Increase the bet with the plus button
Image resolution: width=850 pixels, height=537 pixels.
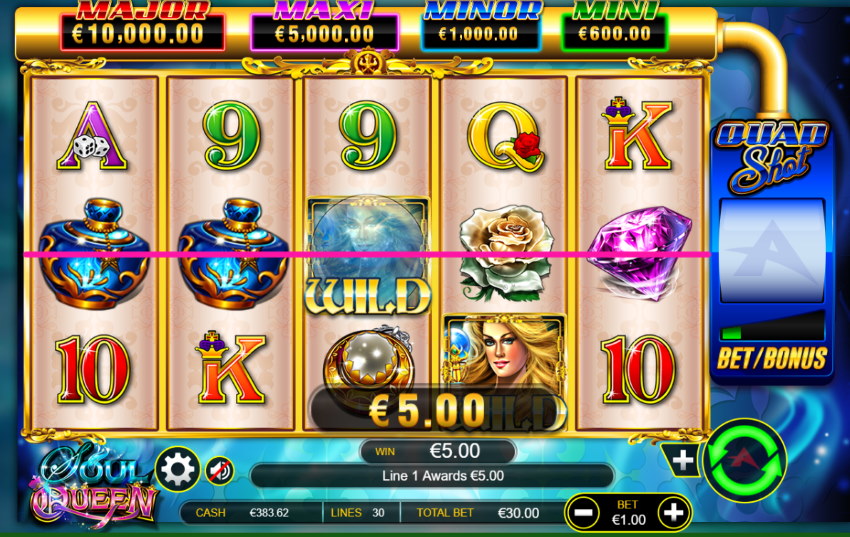pos(675,514)
